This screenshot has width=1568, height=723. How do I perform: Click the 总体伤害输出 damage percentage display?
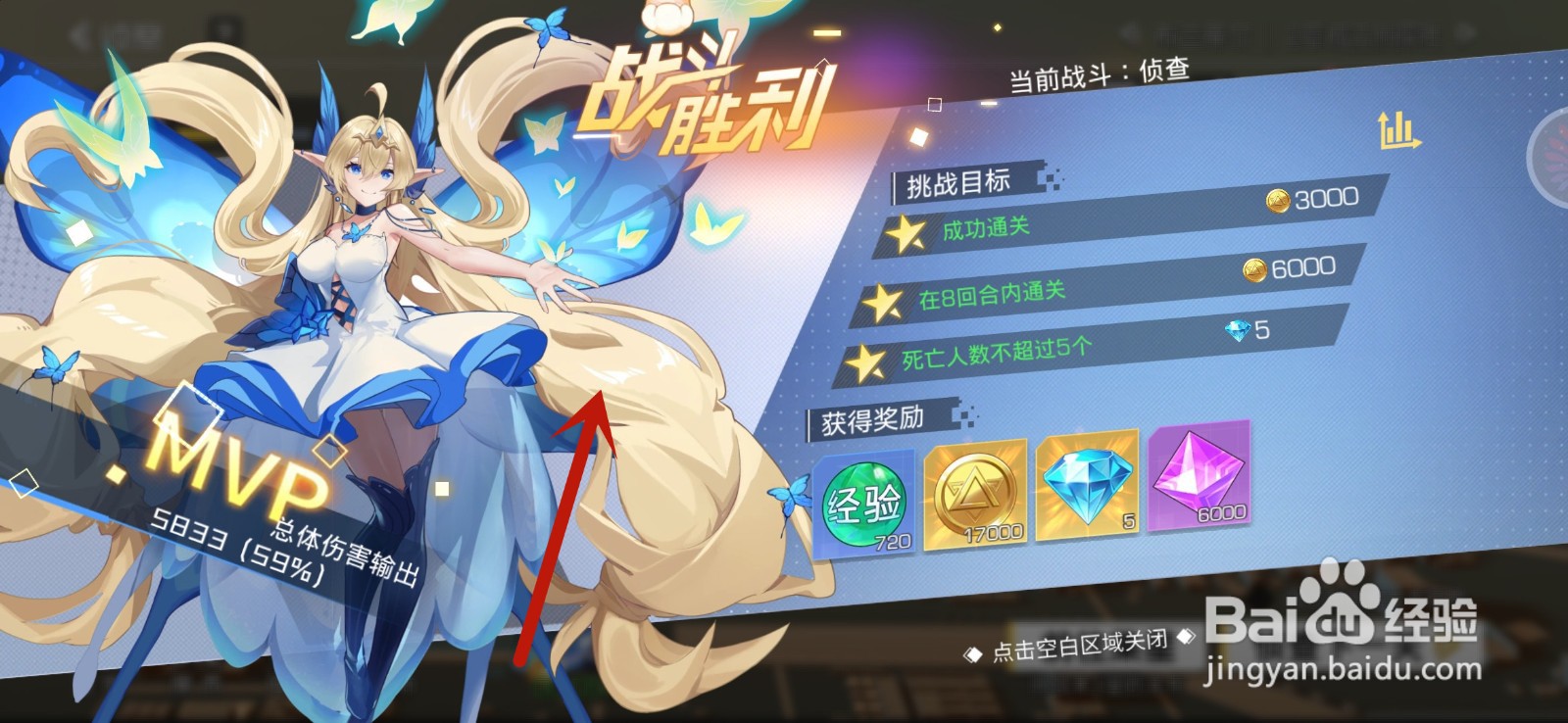[x=296, y=550]
